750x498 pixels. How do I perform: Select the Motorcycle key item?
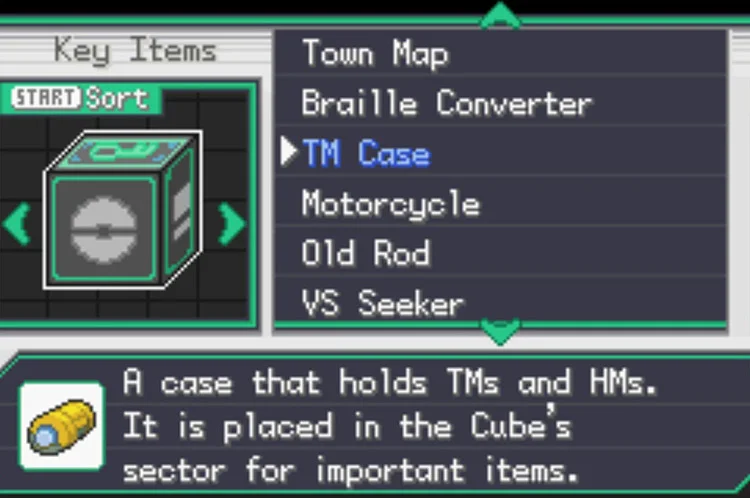point(390,205)
